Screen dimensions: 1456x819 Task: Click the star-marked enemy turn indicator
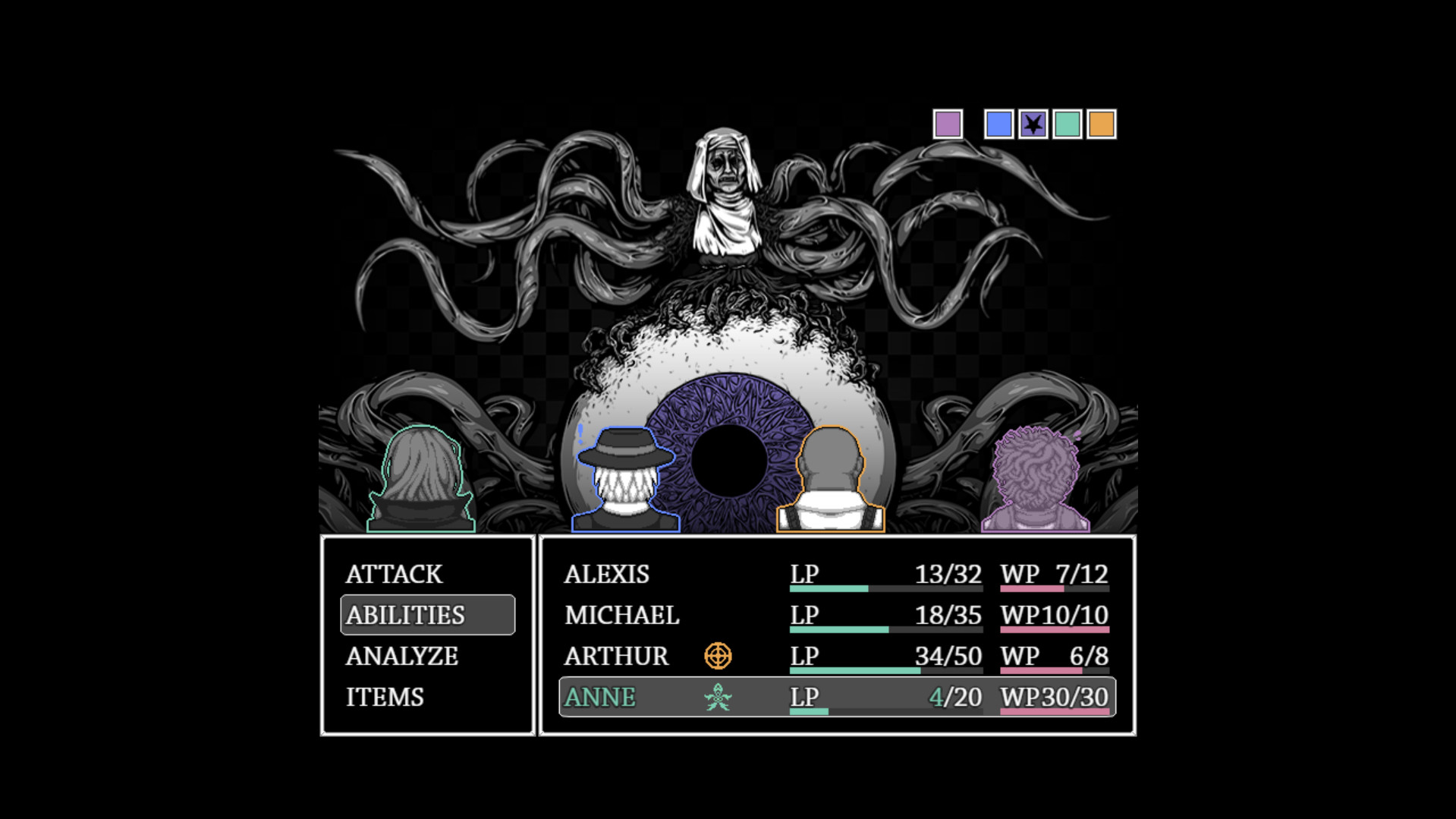[x=1033, y=124]
